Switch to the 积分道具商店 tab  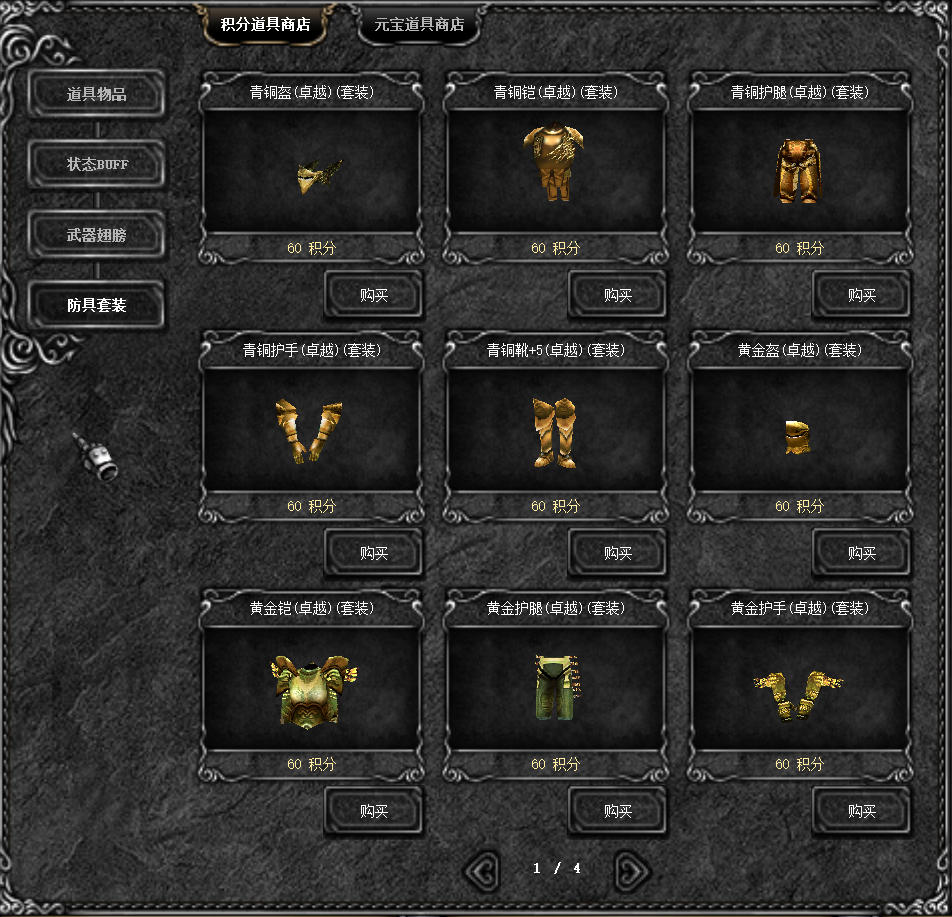[264, 25]
